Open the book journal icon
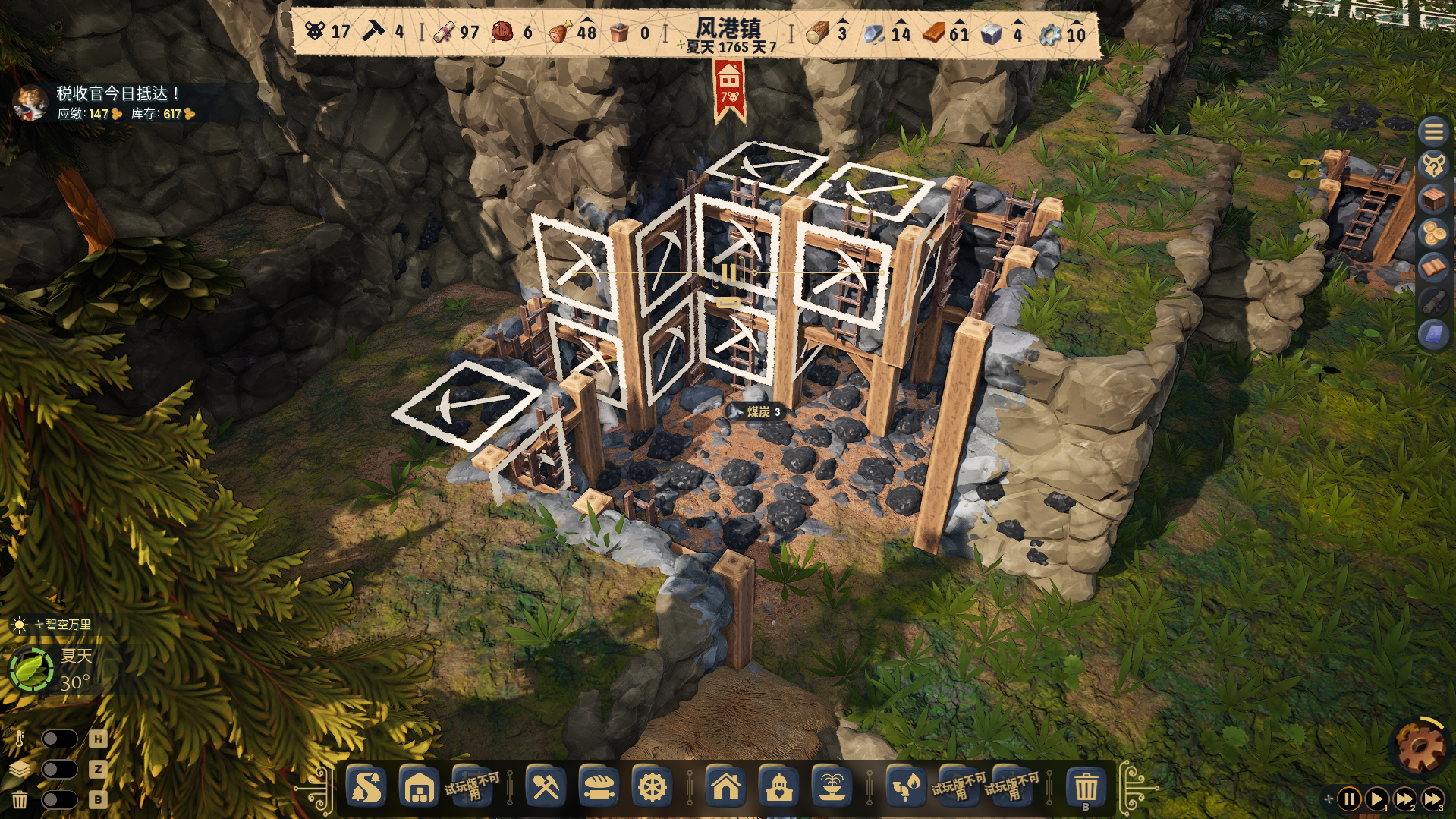The width and height of the screenshot is (1456, 819). click(x=1433, y=267)
